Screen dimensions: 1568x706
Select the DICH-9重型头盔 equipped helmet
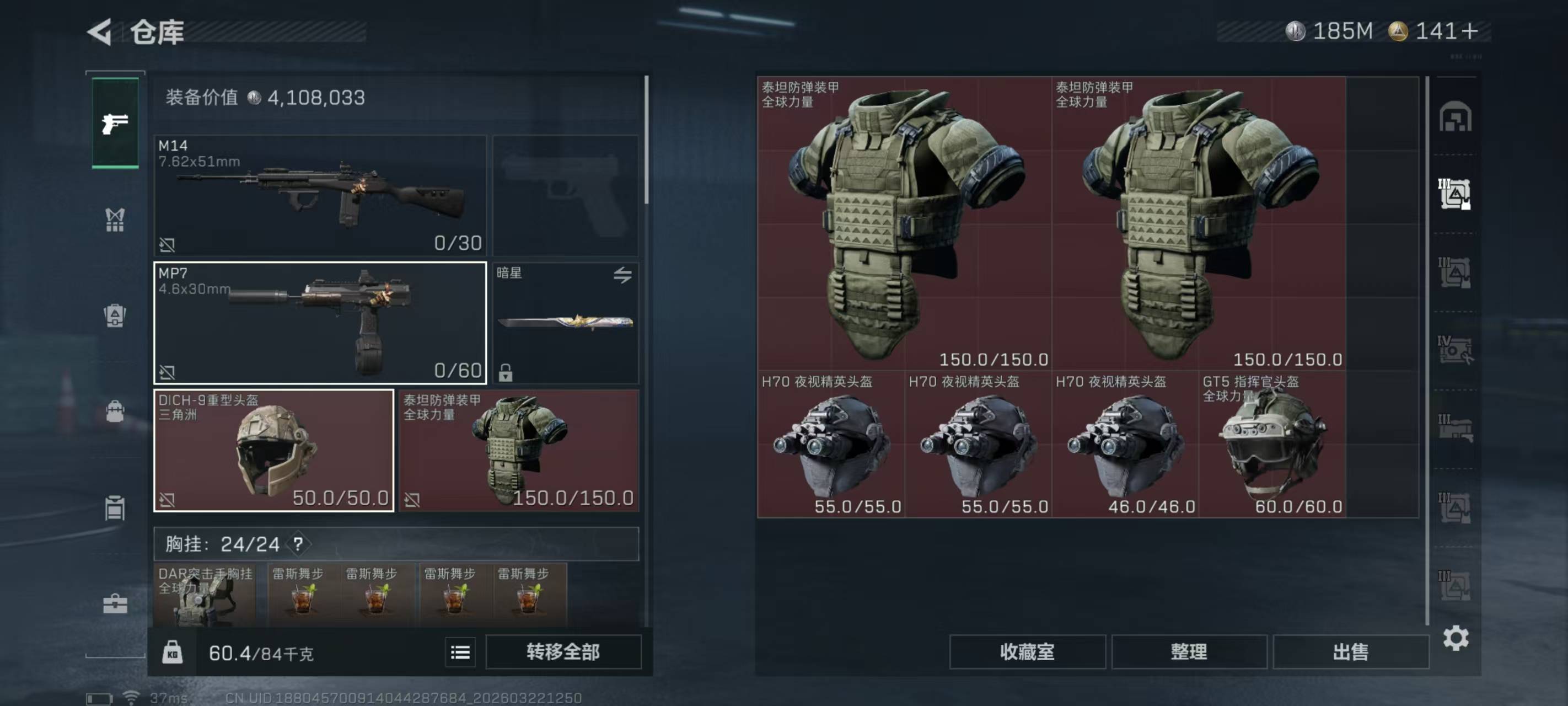click(274, 450)
